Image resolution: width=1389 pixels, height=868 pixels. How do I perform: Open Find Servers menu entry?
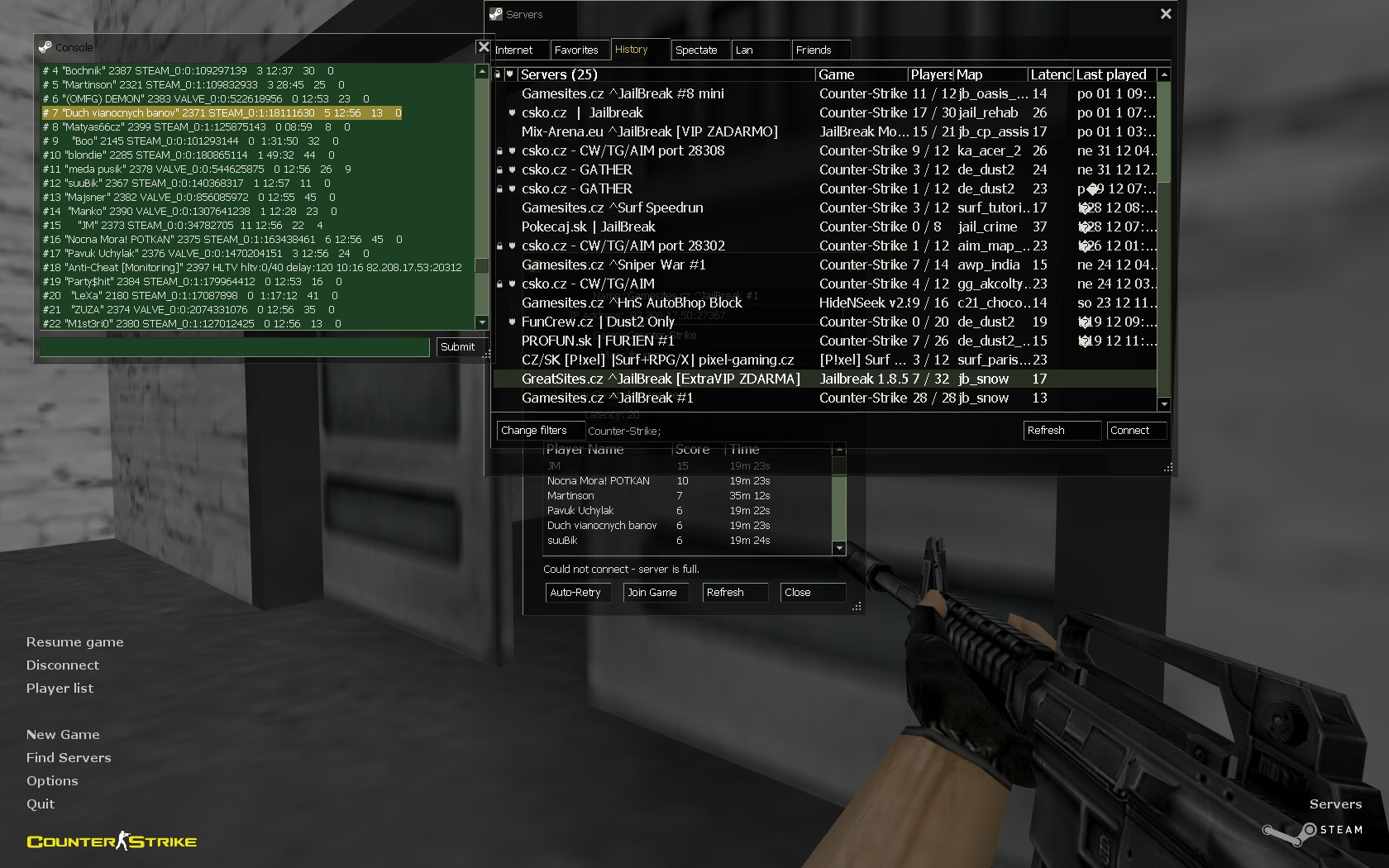click(x=69, y=758)
